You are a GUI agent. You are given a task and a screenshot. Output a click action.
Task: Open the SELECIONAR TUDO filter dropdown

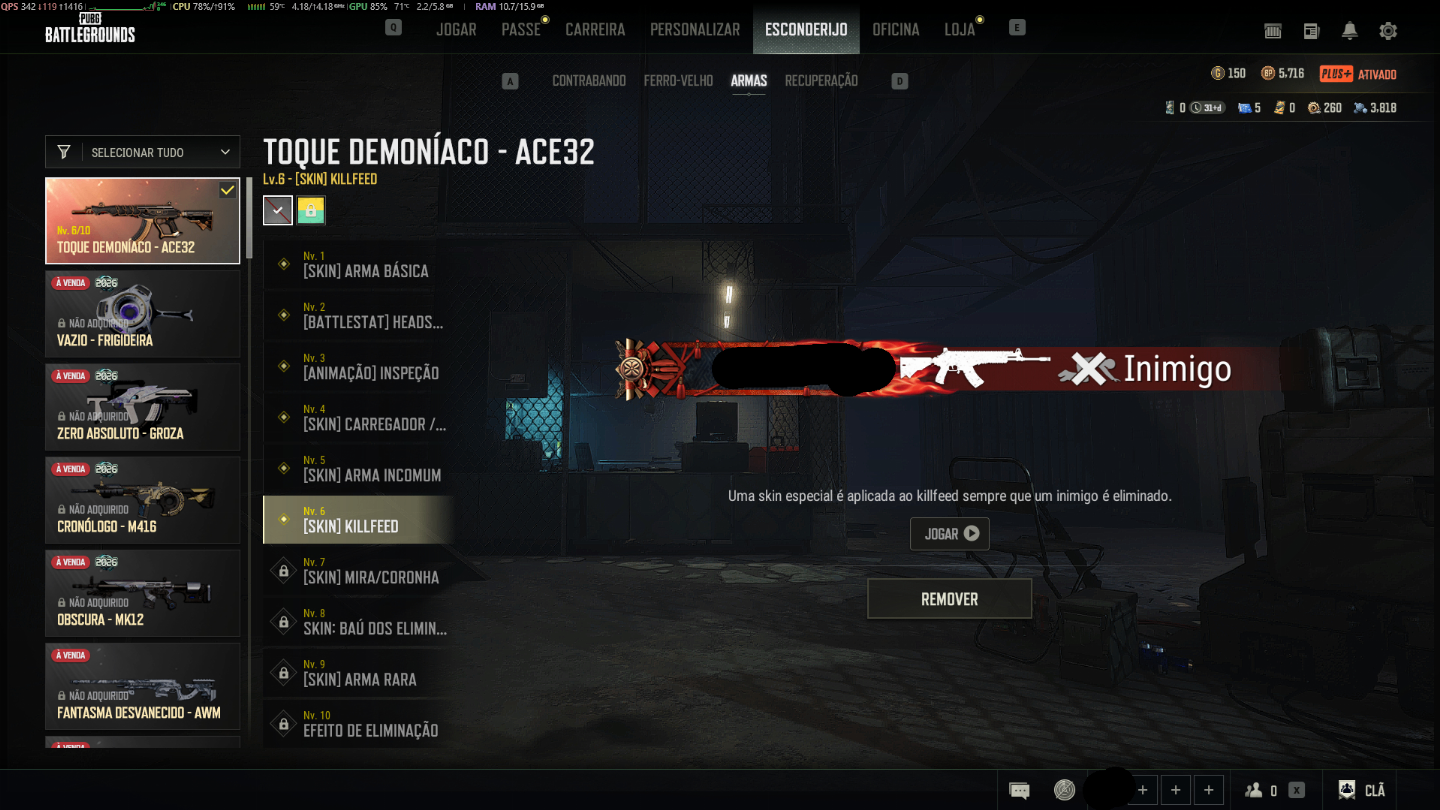(x=142, y=152)
